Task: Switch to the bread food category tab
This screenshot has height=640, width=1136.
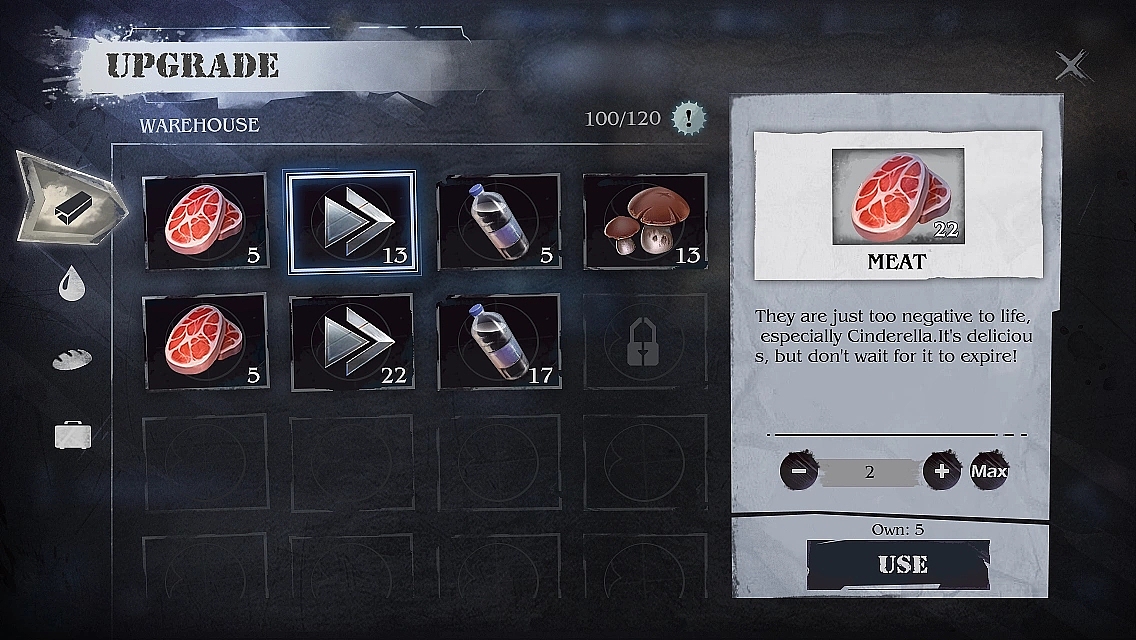Action: [x=72, y=359]
